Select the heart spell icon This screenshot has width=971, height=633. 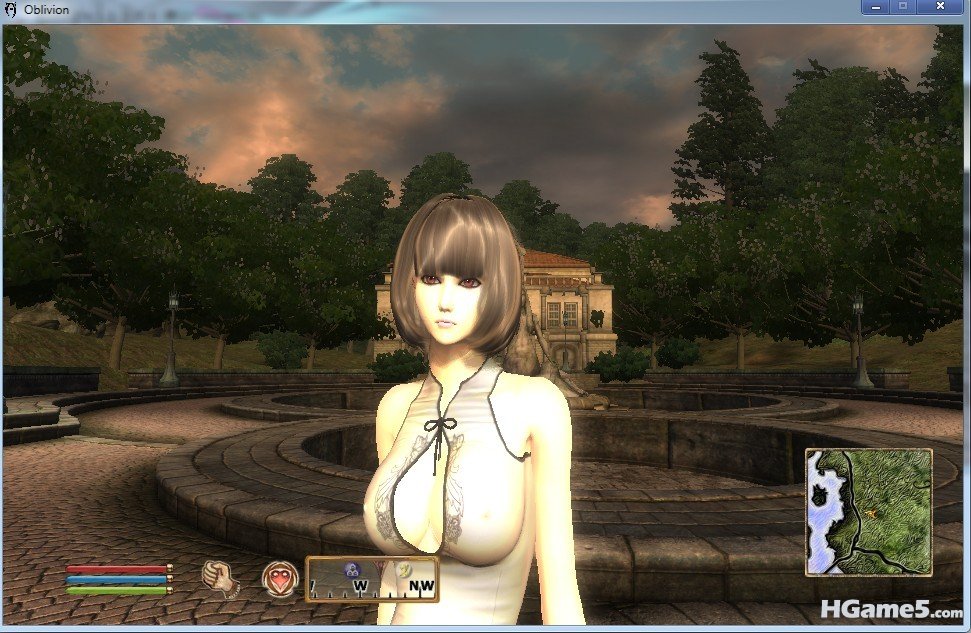coord(279,578)
